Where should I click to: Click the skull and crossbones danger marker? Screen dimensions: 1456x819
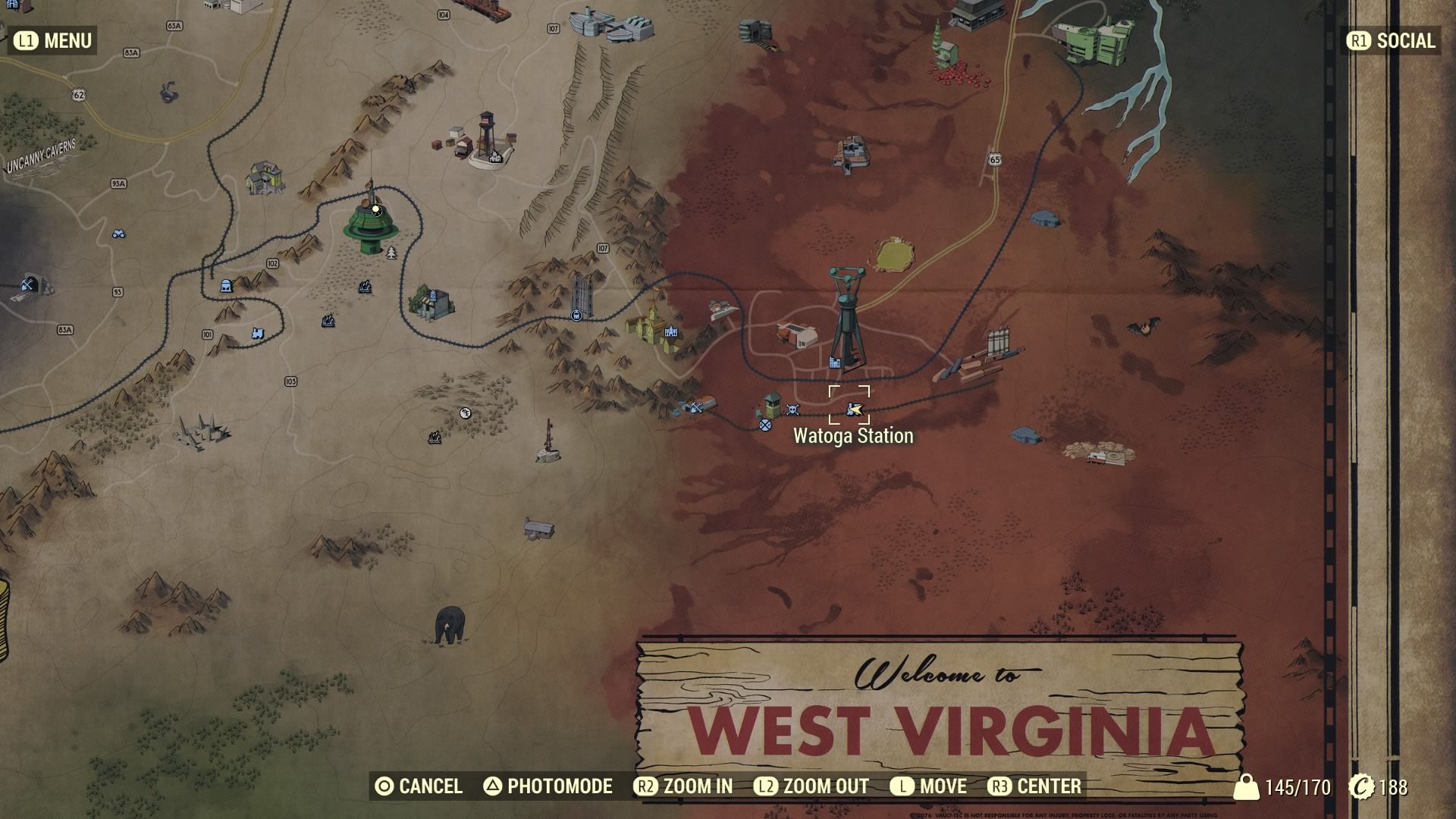point(792,410)
